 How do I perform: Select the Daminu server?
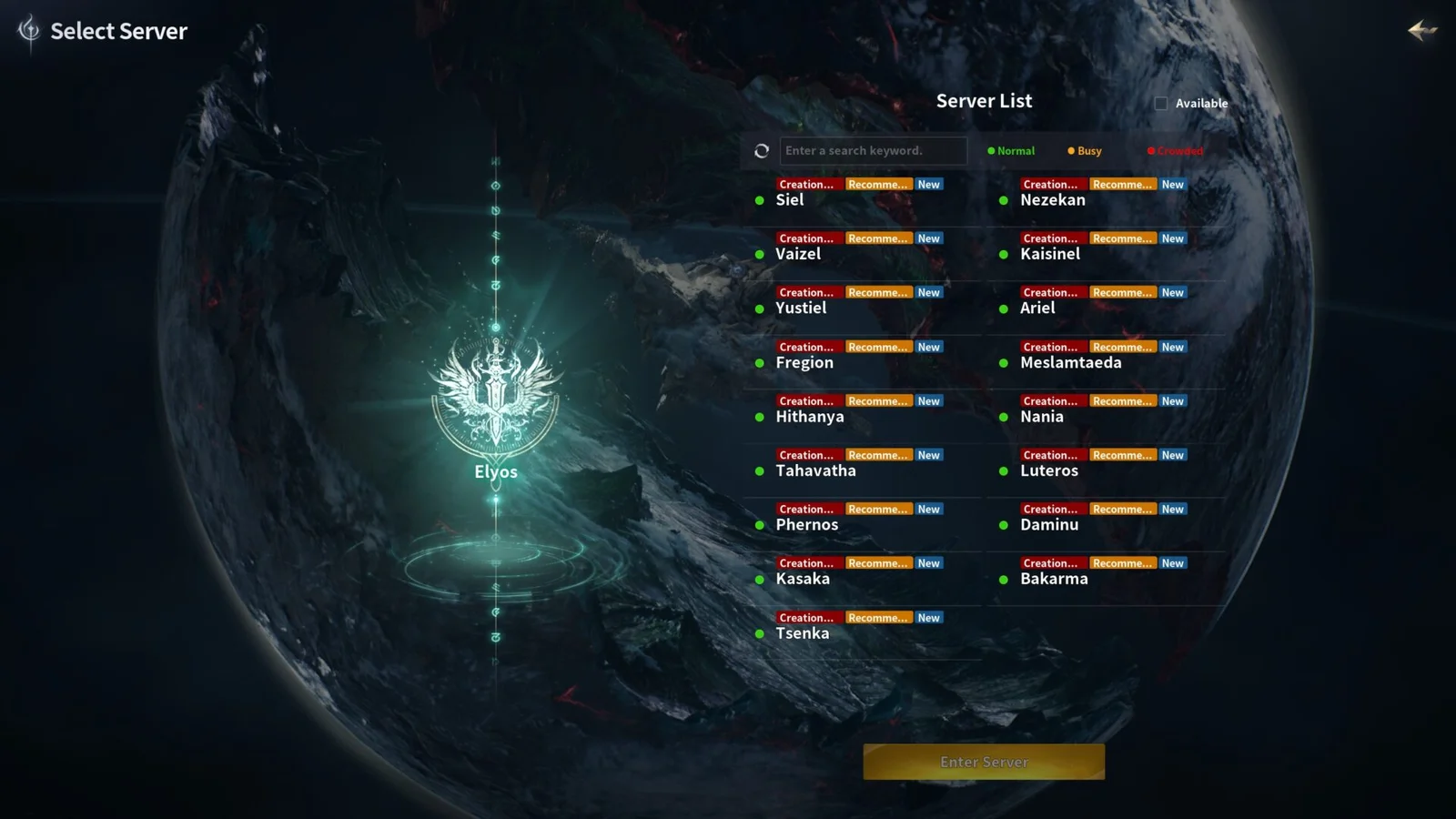point(1049,525)
